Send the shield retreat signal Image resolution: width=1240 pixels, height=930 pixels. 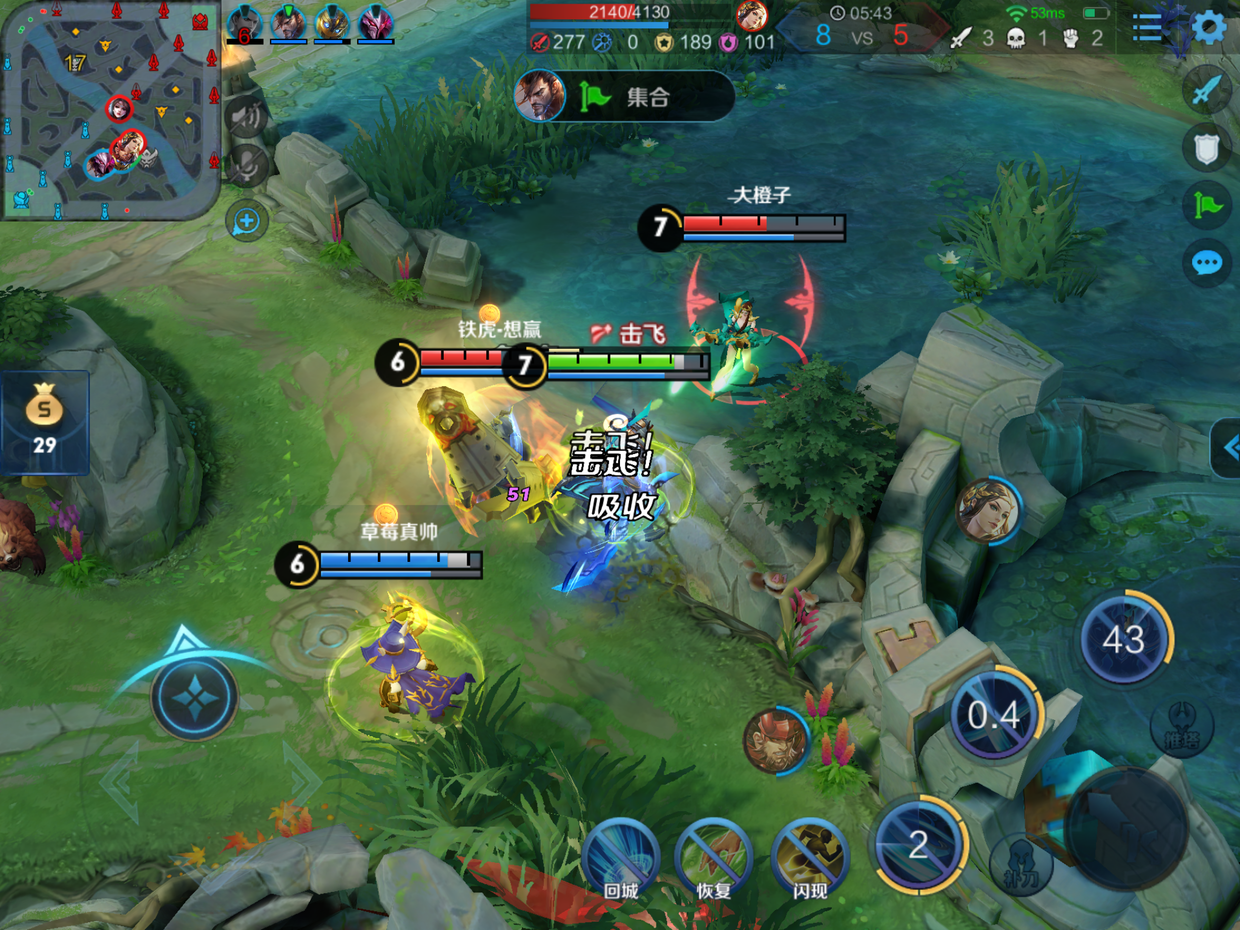tap(1207, 148)
